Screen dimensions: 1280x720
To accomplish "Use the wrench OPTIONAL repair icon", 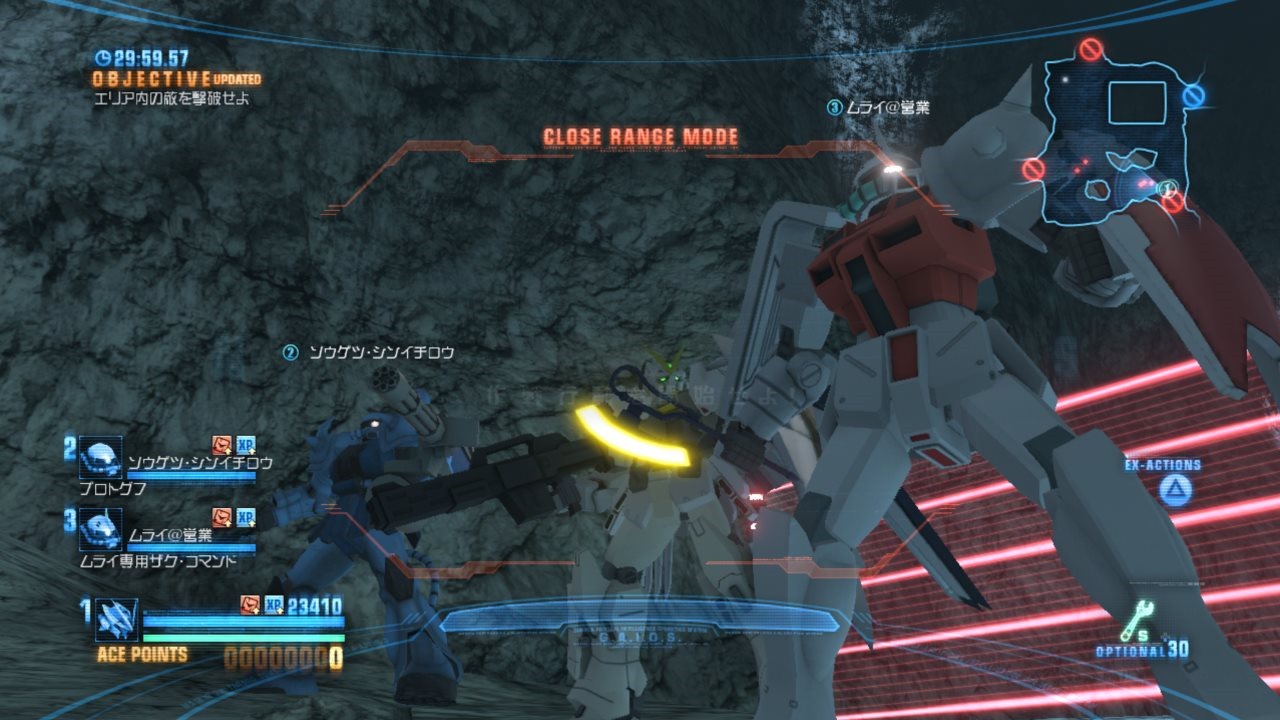I will [1136, 623].
